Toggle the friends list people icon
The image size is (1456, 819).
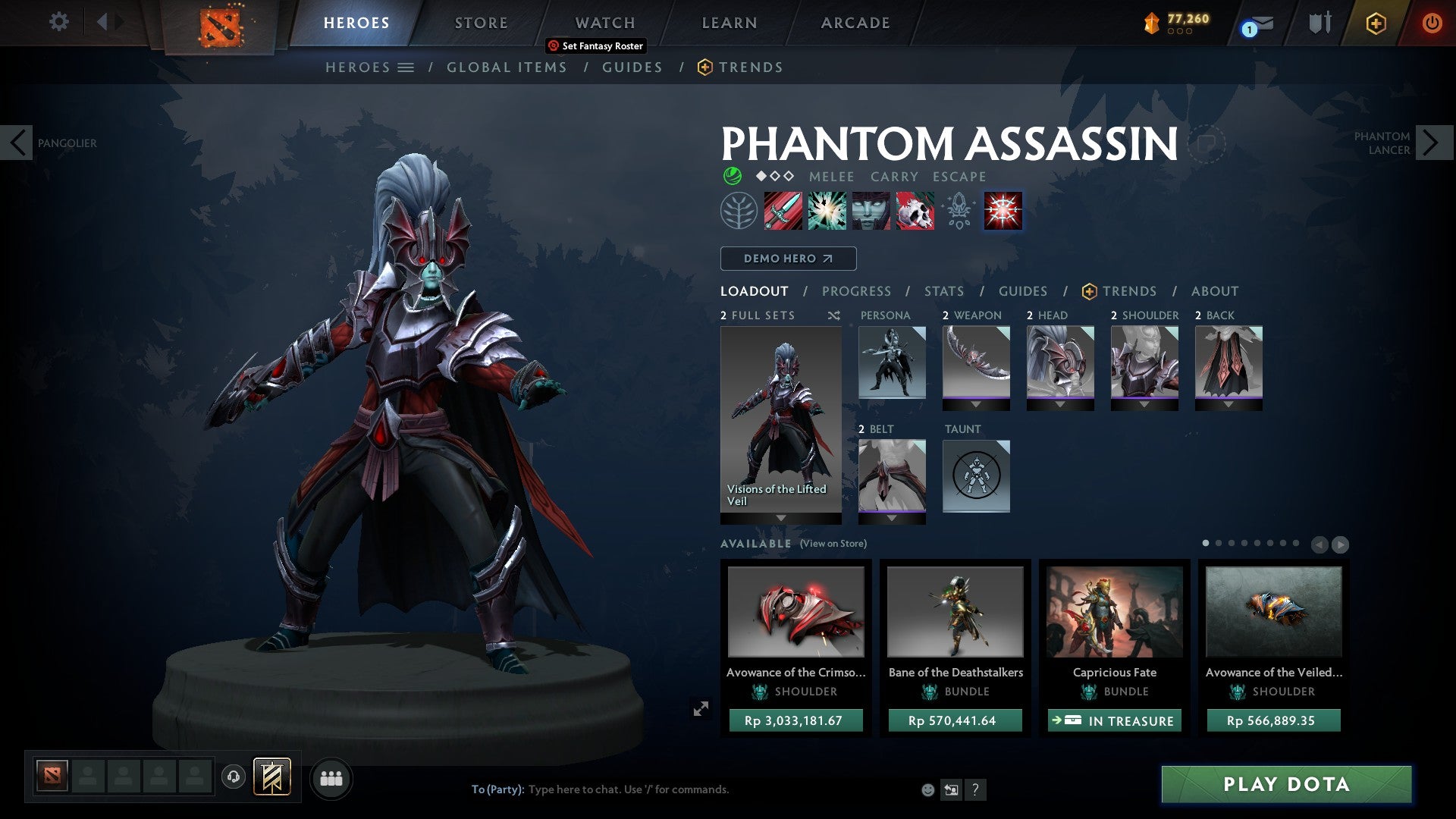pyautogui.click(x=331, y=778)
